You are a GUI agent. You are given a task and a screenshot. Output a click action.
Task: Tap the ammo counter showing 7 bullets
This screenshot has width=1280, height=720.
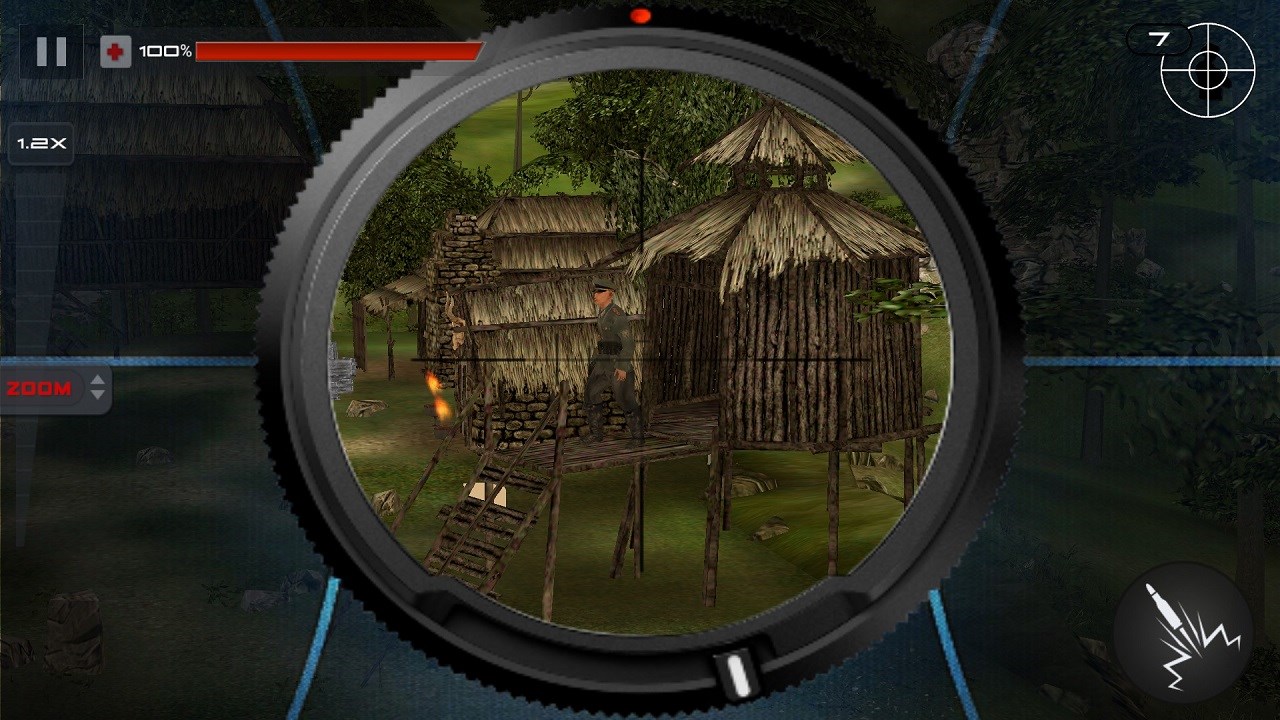click(x=1160, y=40)
